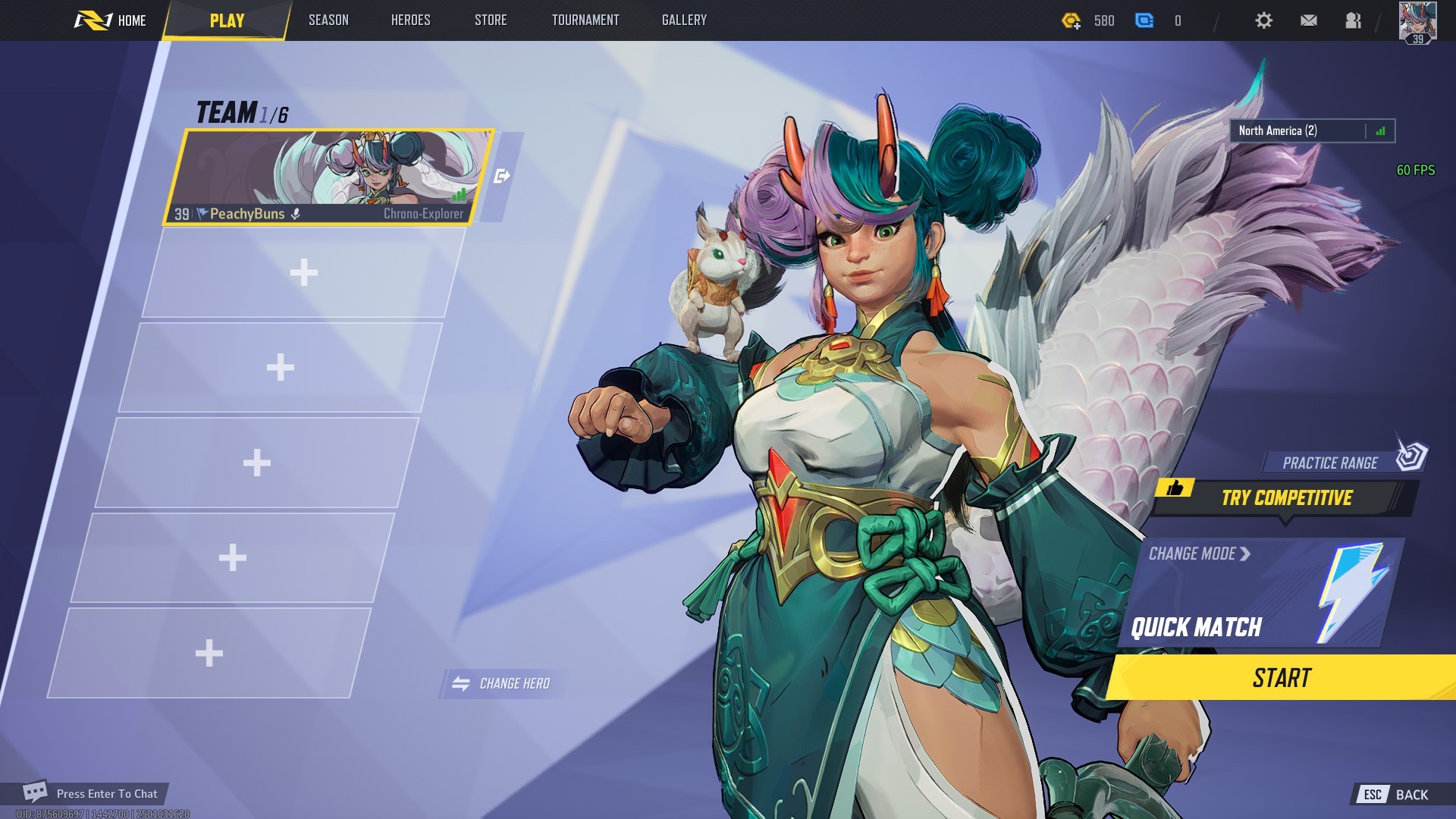Select the Tournament tab
This screenshot has width=1456, height=819.
point(585,20)
